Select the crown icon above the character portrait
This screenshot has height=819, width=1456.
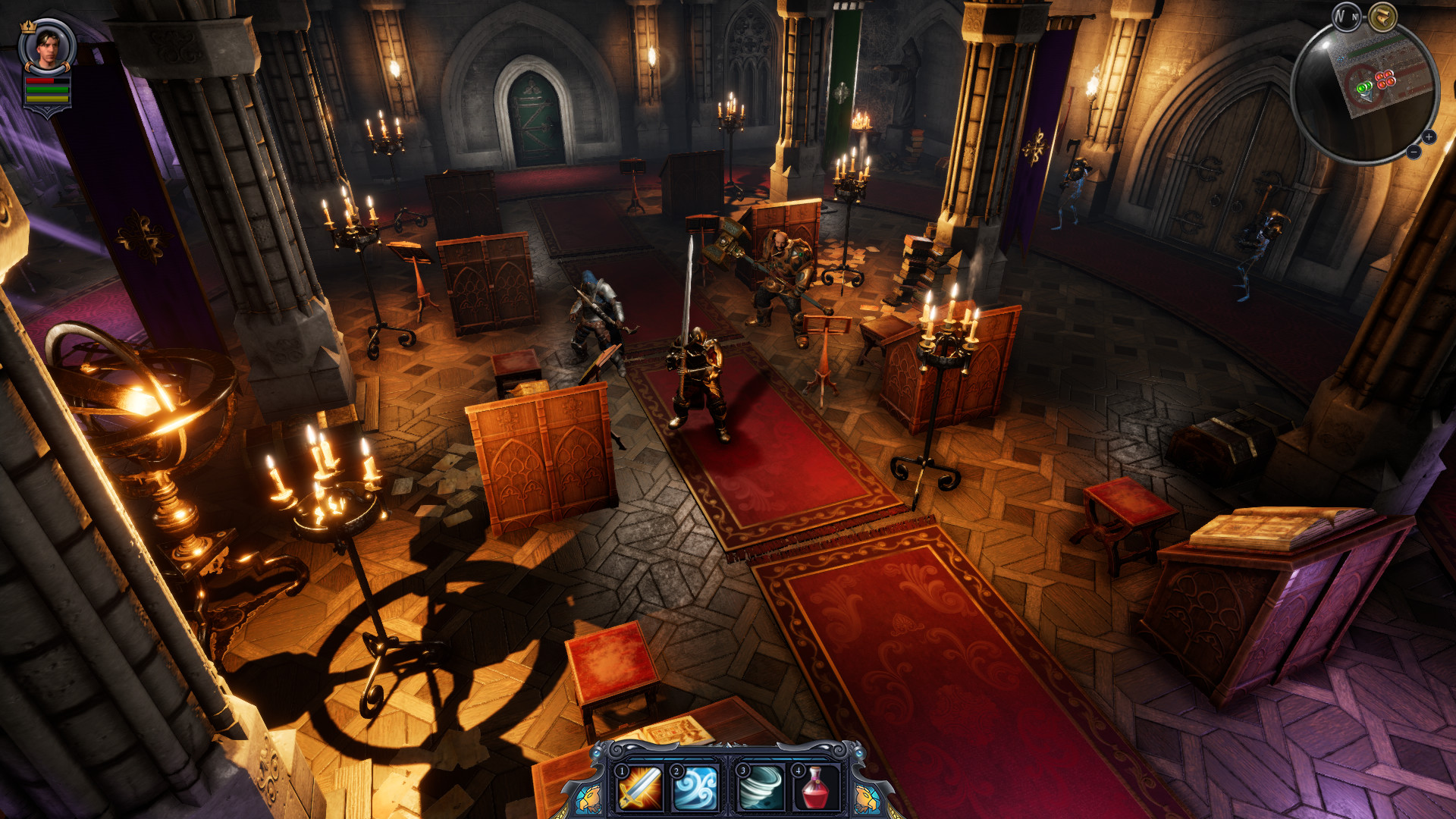(x=28, y=27)
